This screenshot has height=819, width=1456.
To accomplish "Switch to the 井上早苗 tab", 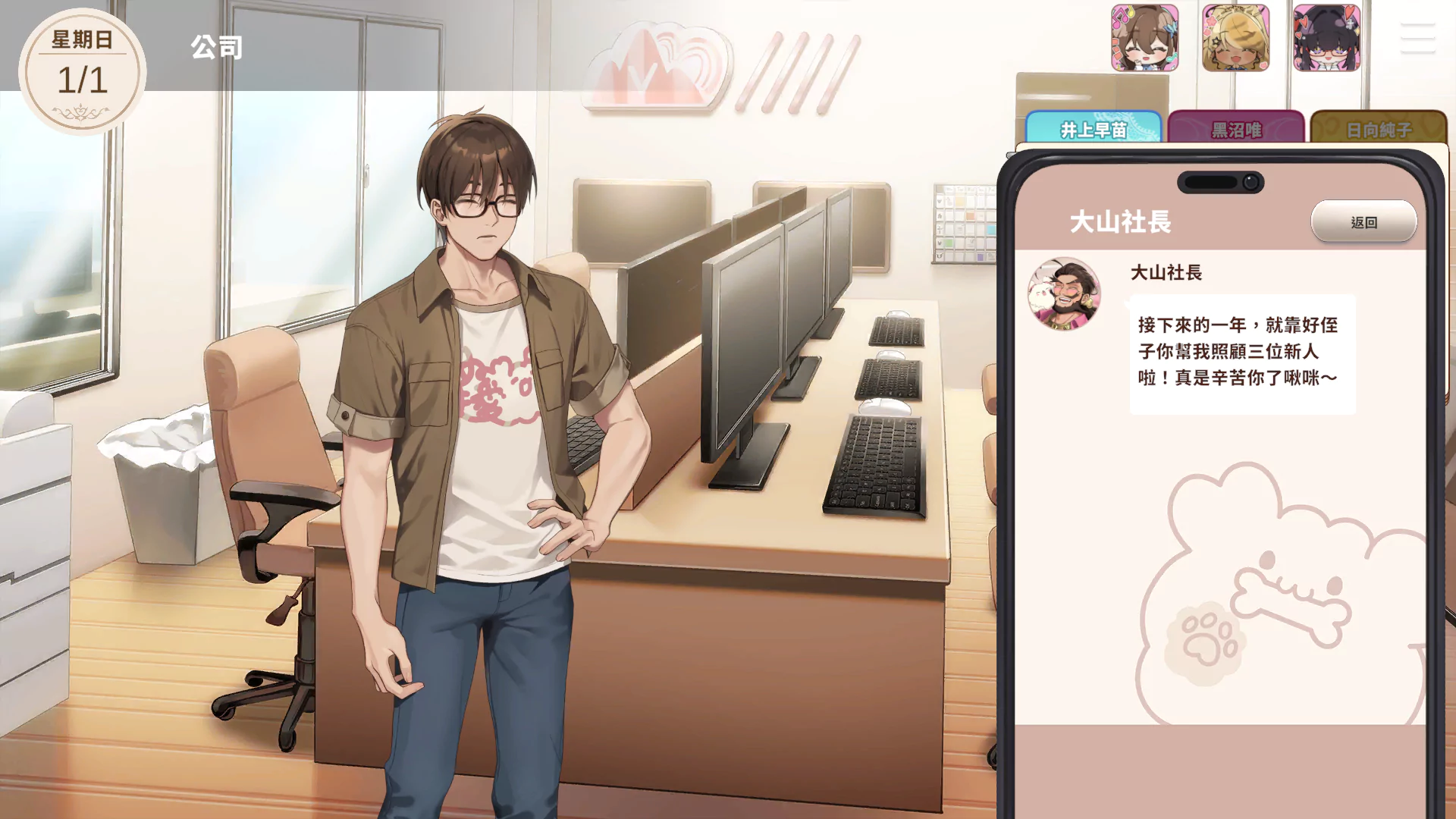I will pyautogui.click(x=1093, y=129).
